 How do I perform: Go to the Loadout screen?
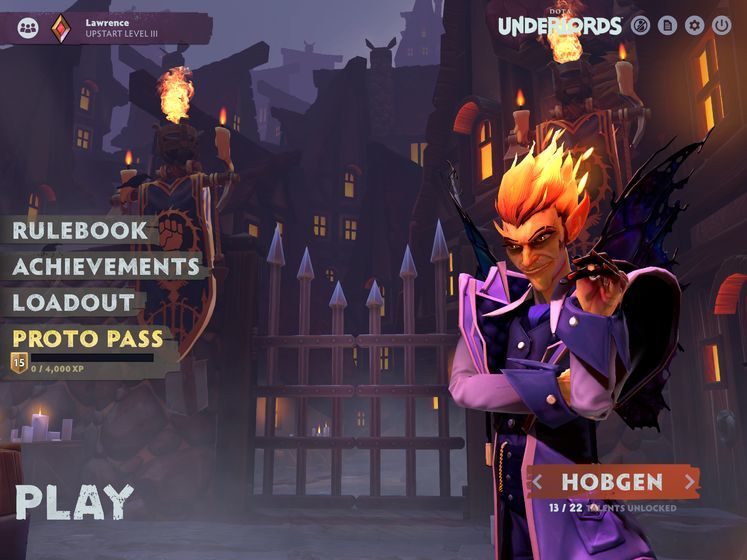pos(74,301)
